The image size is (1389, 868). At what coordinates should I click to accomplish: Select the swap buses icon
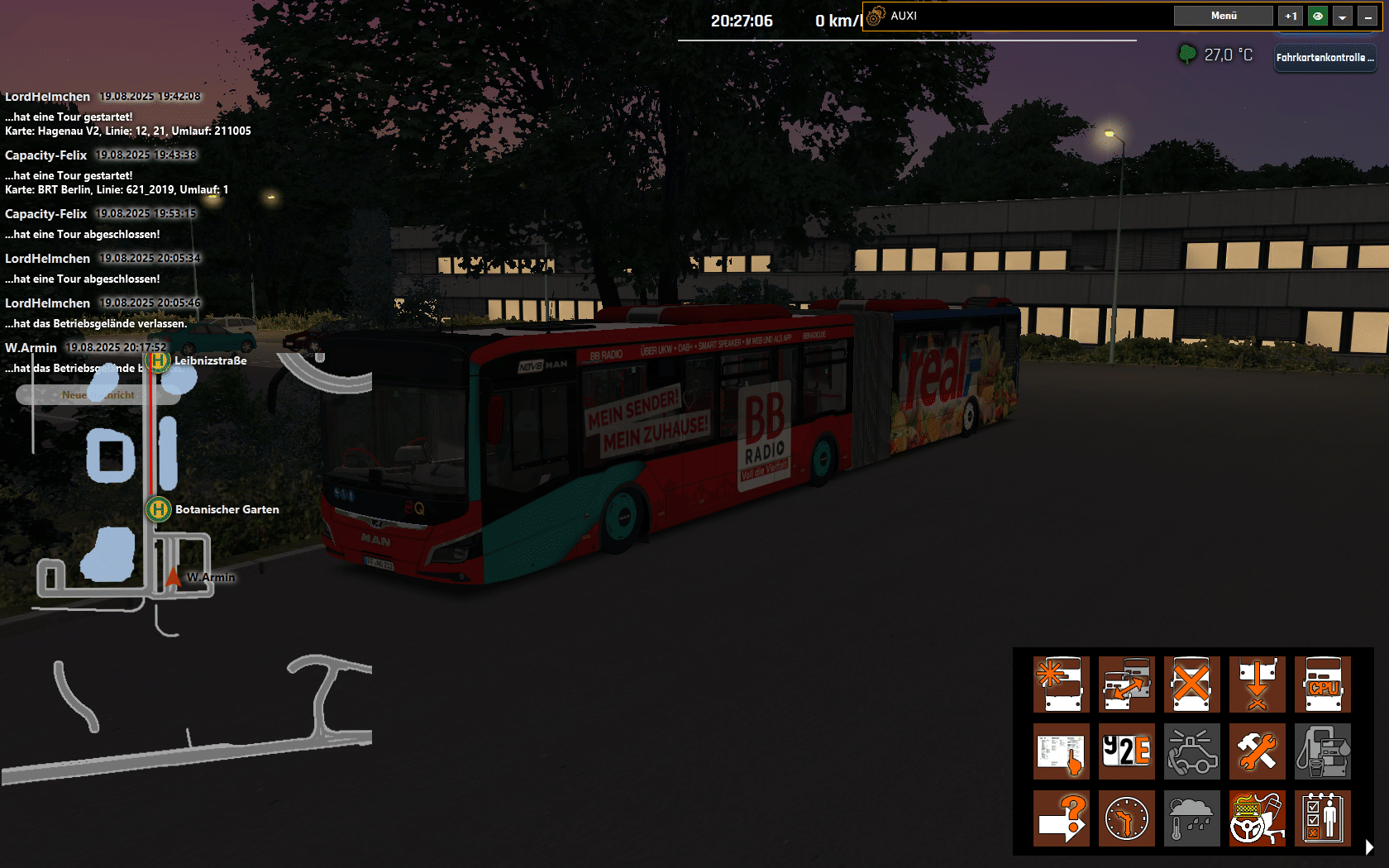(x=1127, y=684)
